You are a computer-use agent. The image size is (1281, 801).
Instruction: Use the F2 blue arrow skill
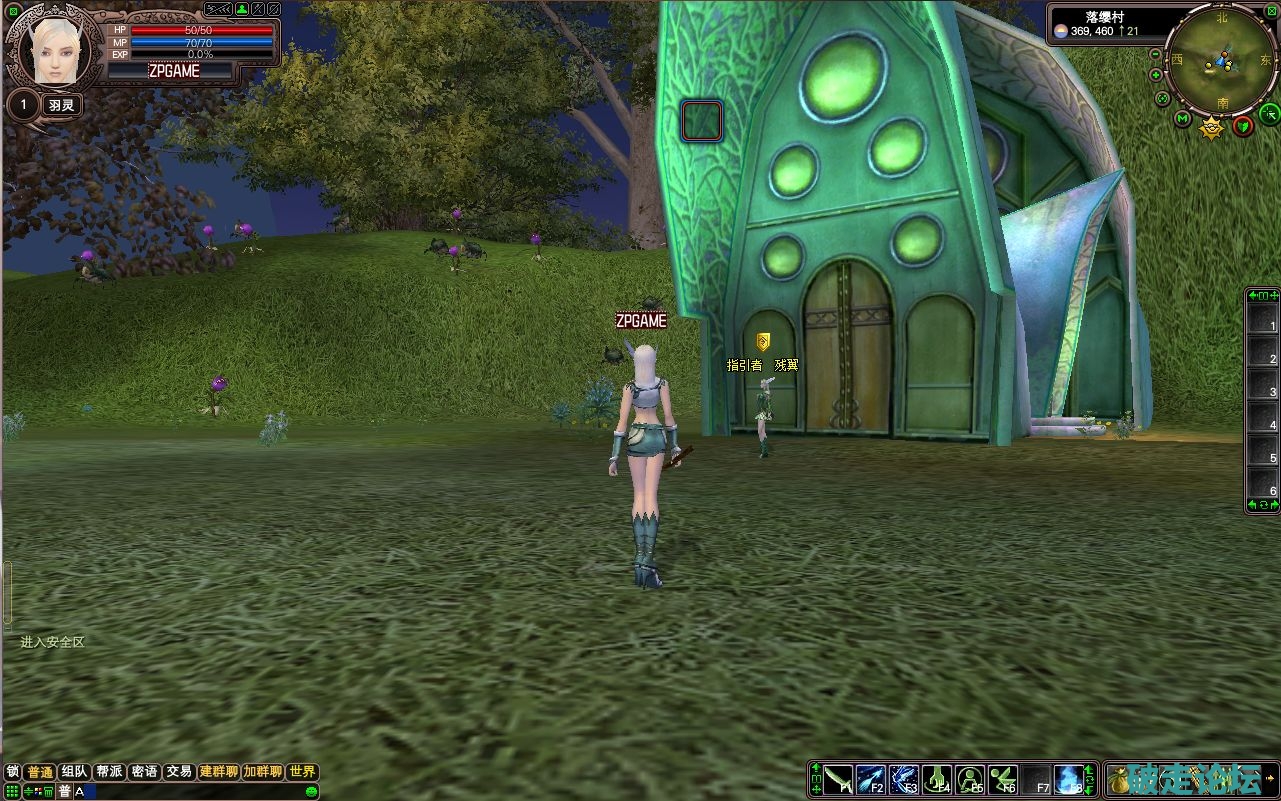click(x=870, y=779)
